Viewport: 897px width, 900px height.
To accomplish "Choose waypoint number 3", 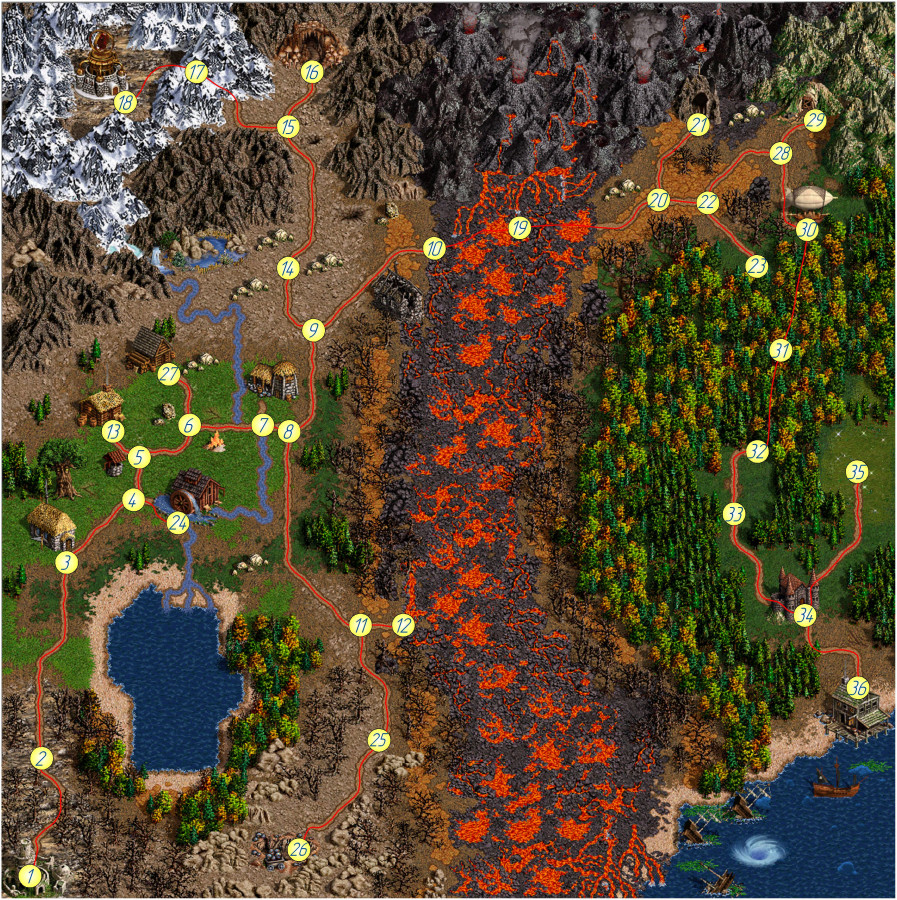I will pyautogui.click(x=66, y=562).
